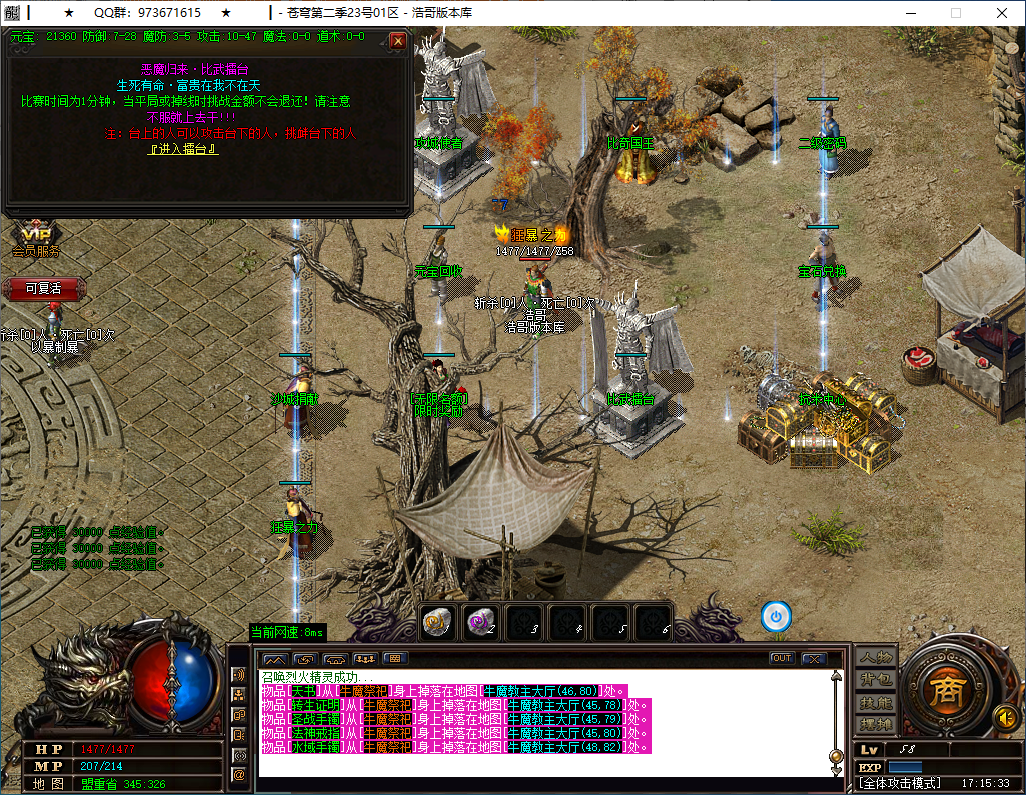Click the 进入擂台 link to enter the arena
The height and width of the screenshot is (795, 1026).
click(183, 149)
